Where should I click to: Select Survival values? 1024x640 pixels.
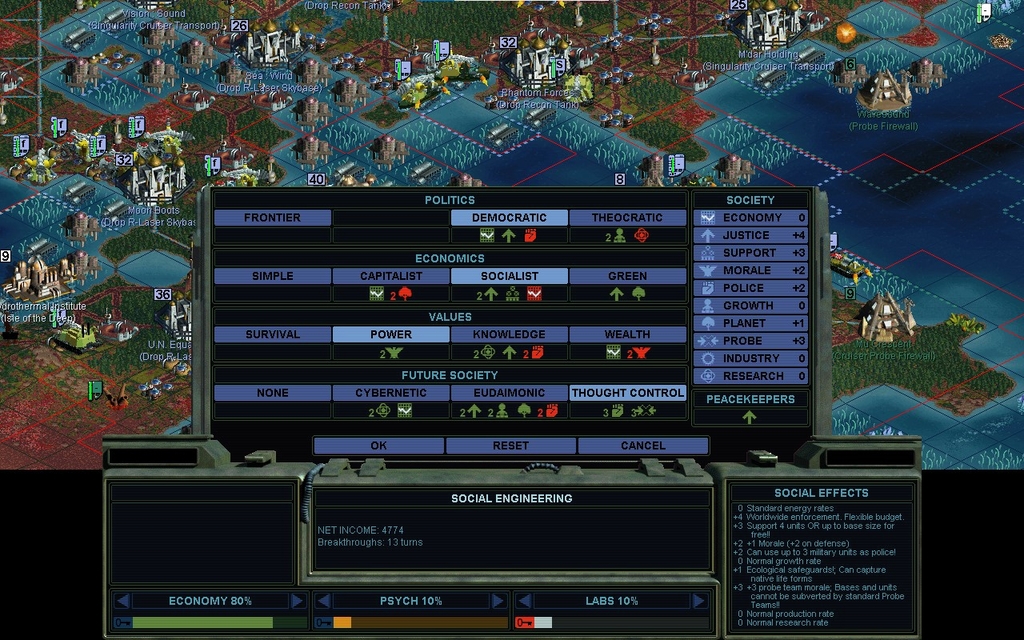(x=272, y=335)
